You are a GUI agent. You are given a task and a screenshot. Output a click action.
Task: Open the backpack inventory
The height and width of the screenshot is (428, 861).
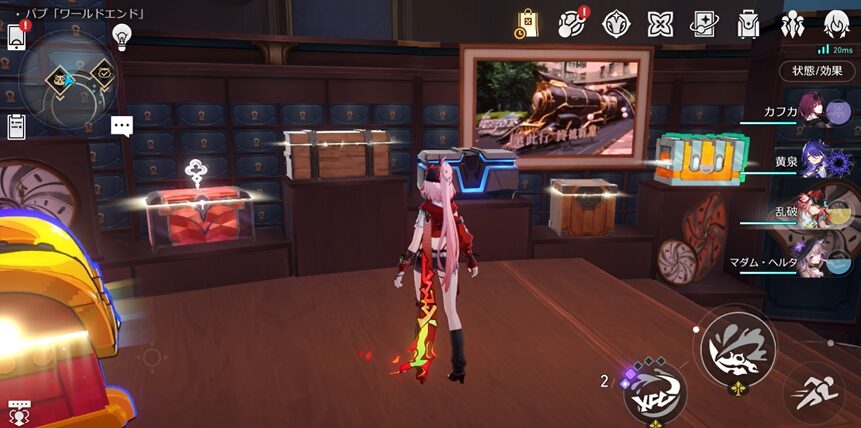tap(748, 23)
